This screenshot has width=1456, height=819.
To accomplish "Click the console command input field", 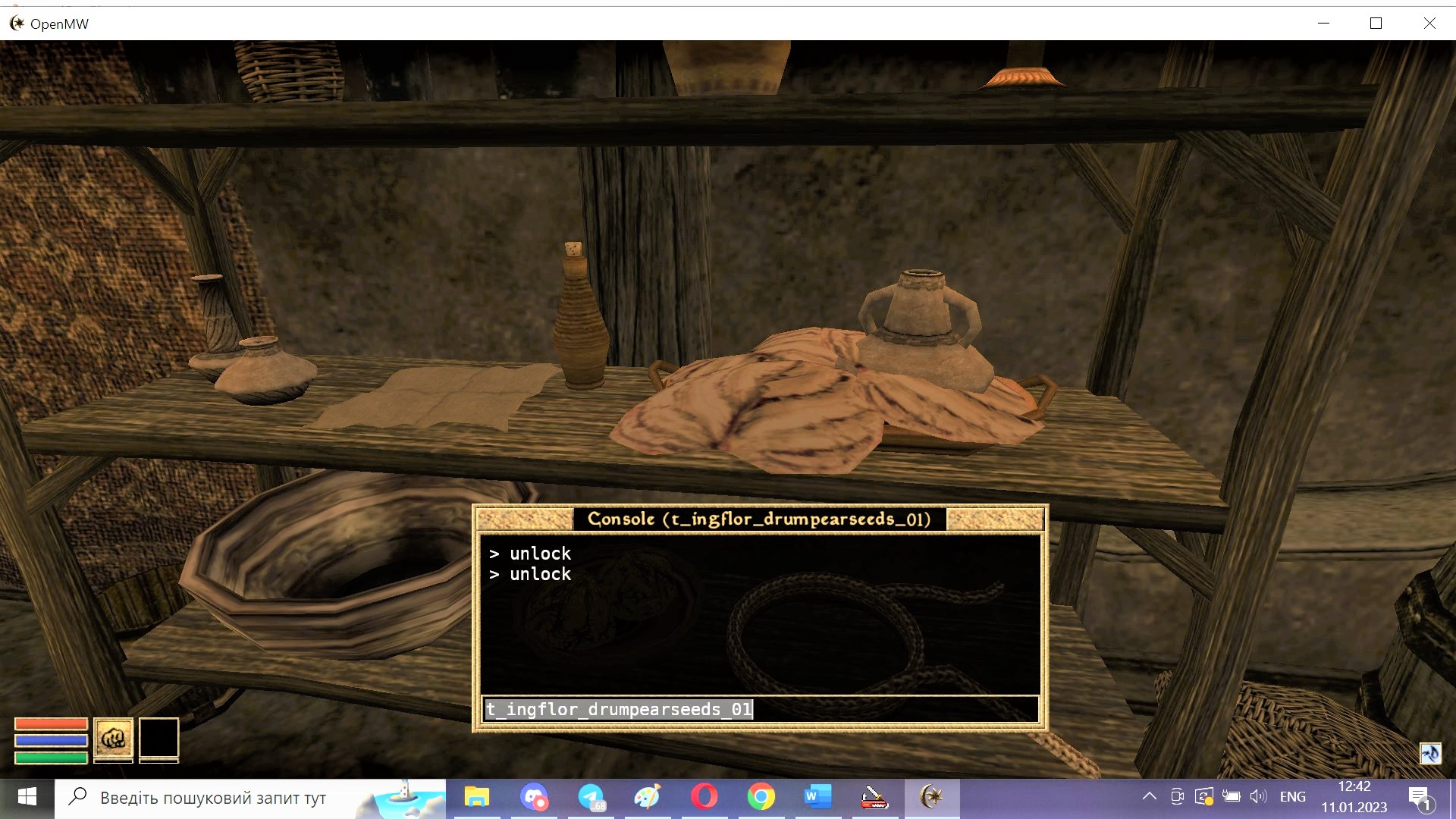I will coord(758,709).
